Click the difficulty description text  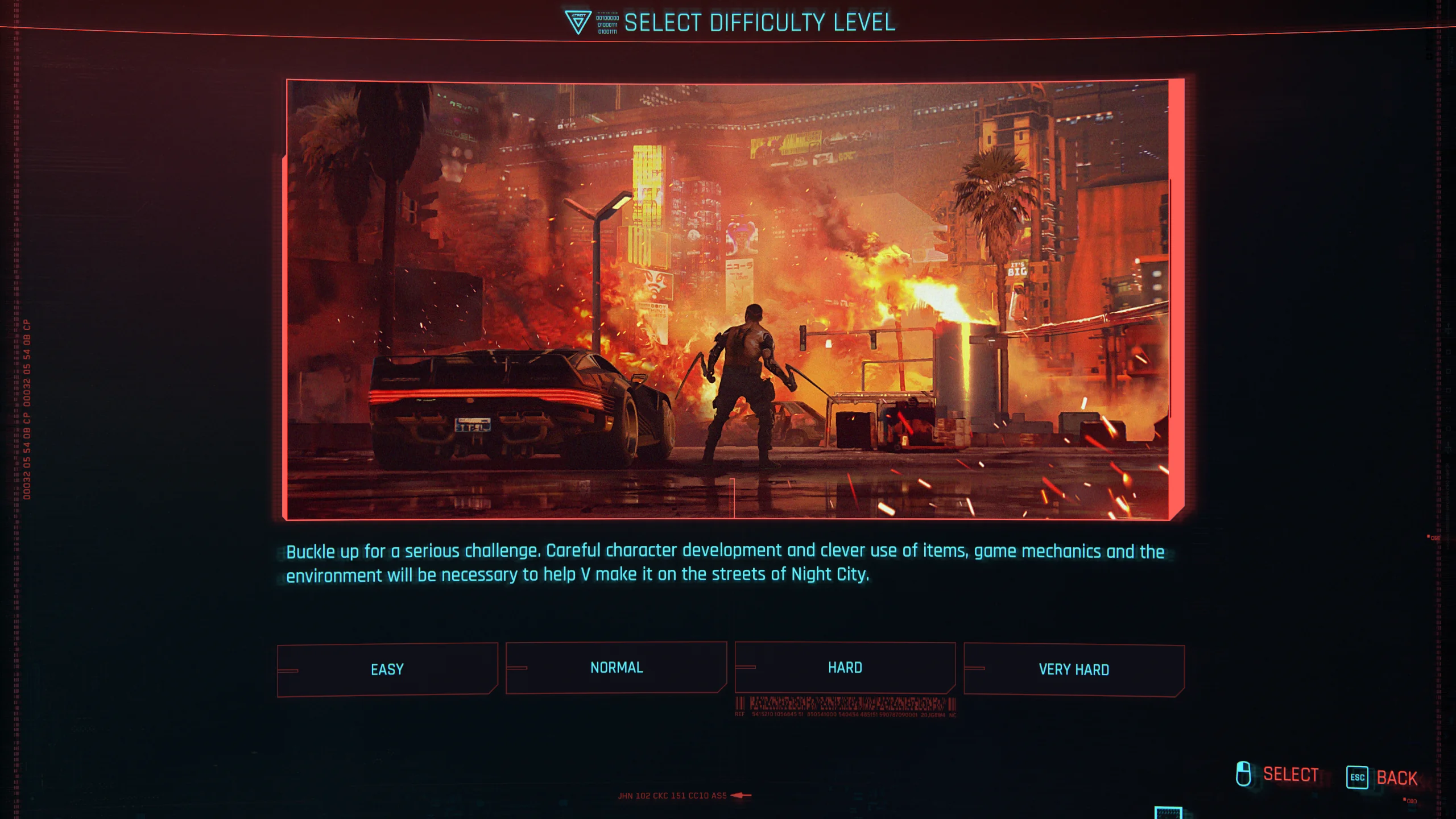click(x=722, y=563)
